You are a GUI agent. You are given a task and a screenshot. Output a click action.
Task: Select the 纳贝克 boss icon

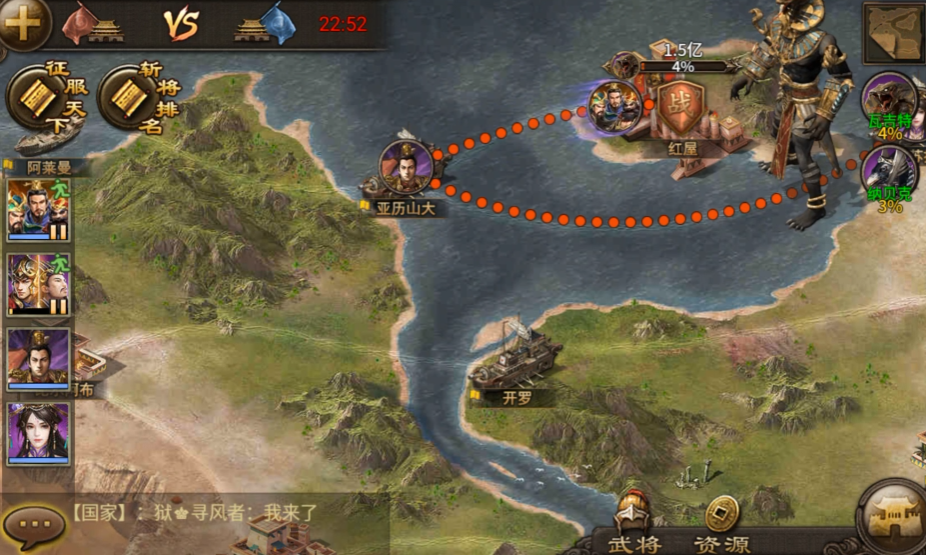[x=889, y=172]
